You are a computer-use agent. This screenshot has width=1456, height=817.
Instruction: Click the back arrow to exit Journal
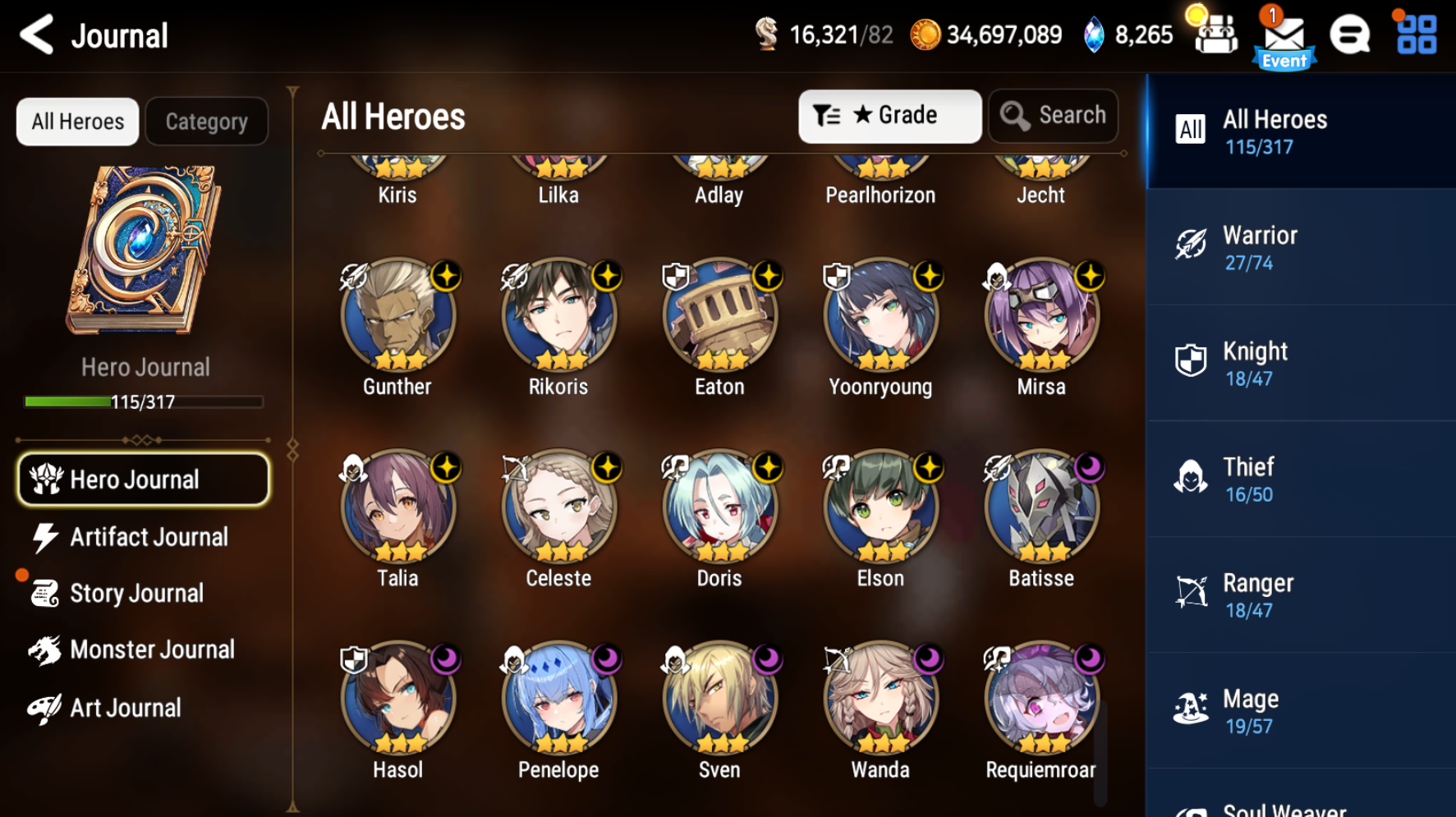(x=36, y=34)
